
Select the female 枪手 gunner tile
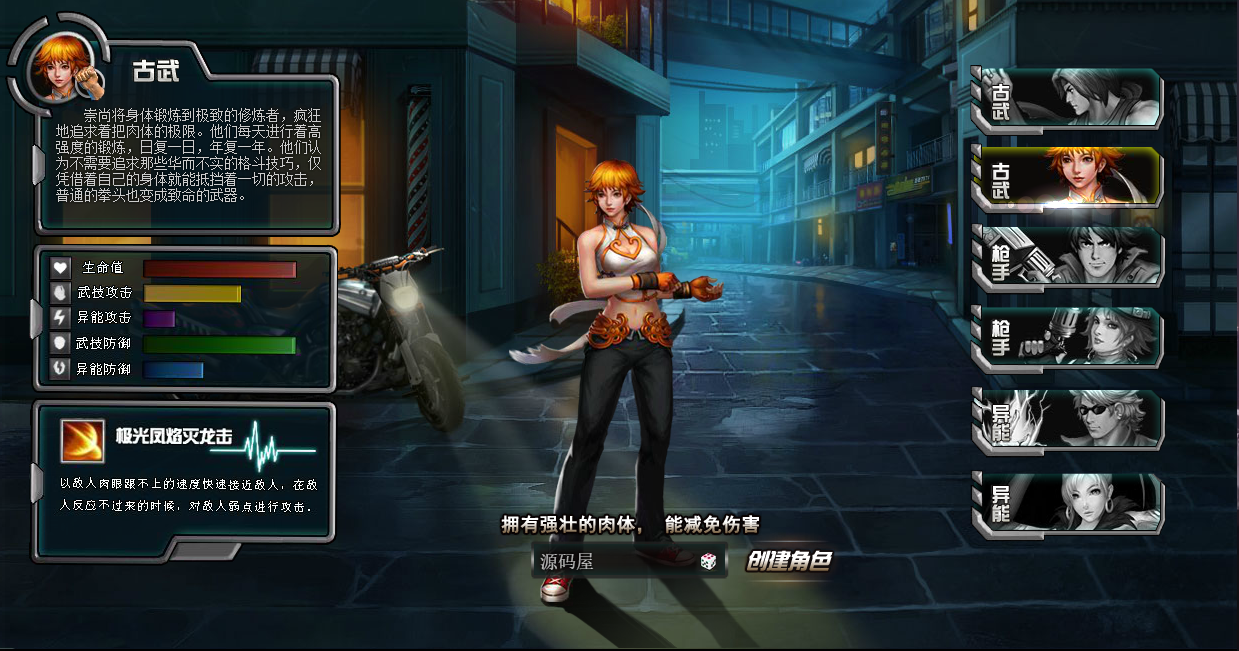[1067, 338]
